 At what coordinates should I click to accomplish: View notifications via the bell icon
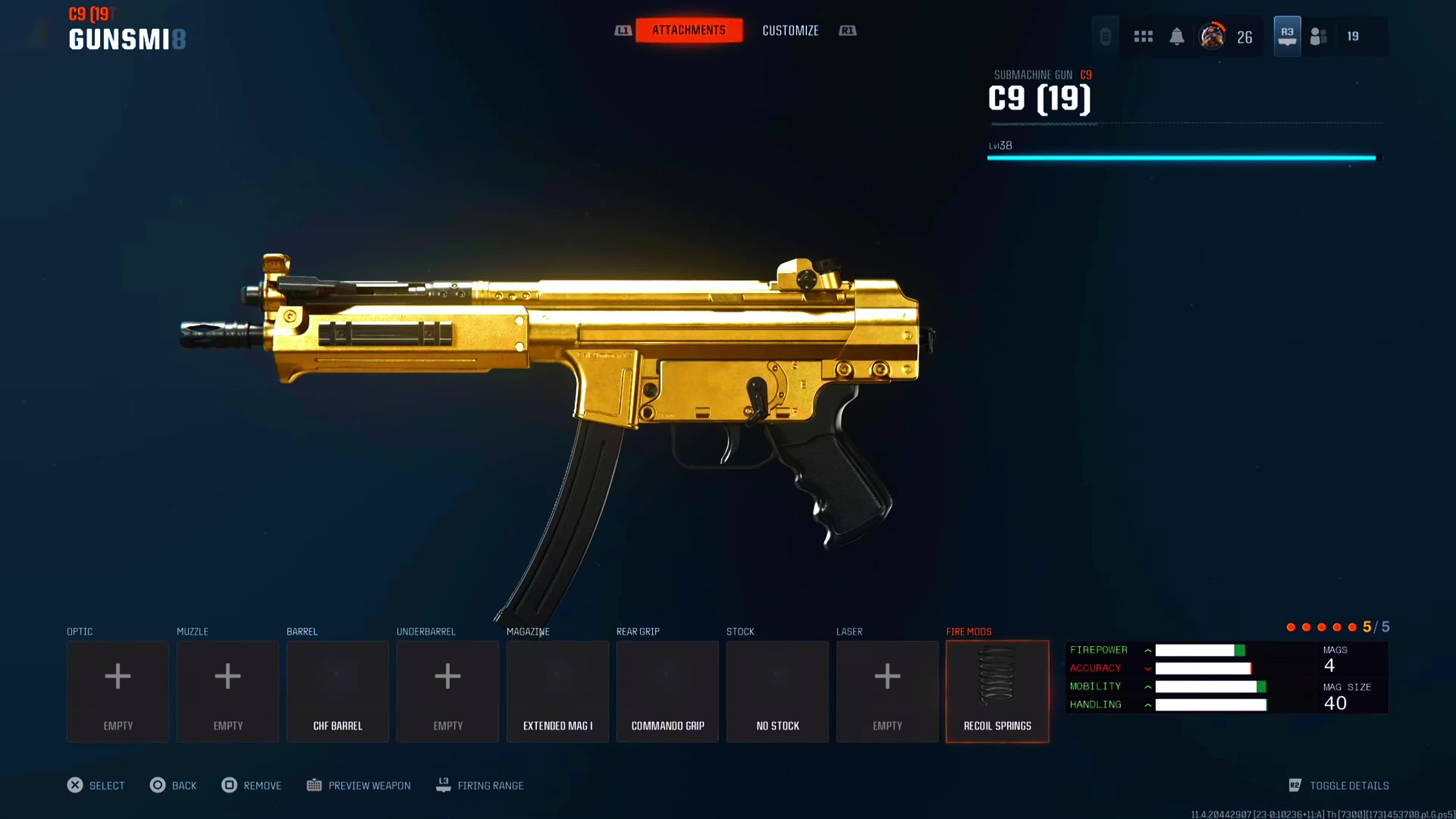[1177, 37]
